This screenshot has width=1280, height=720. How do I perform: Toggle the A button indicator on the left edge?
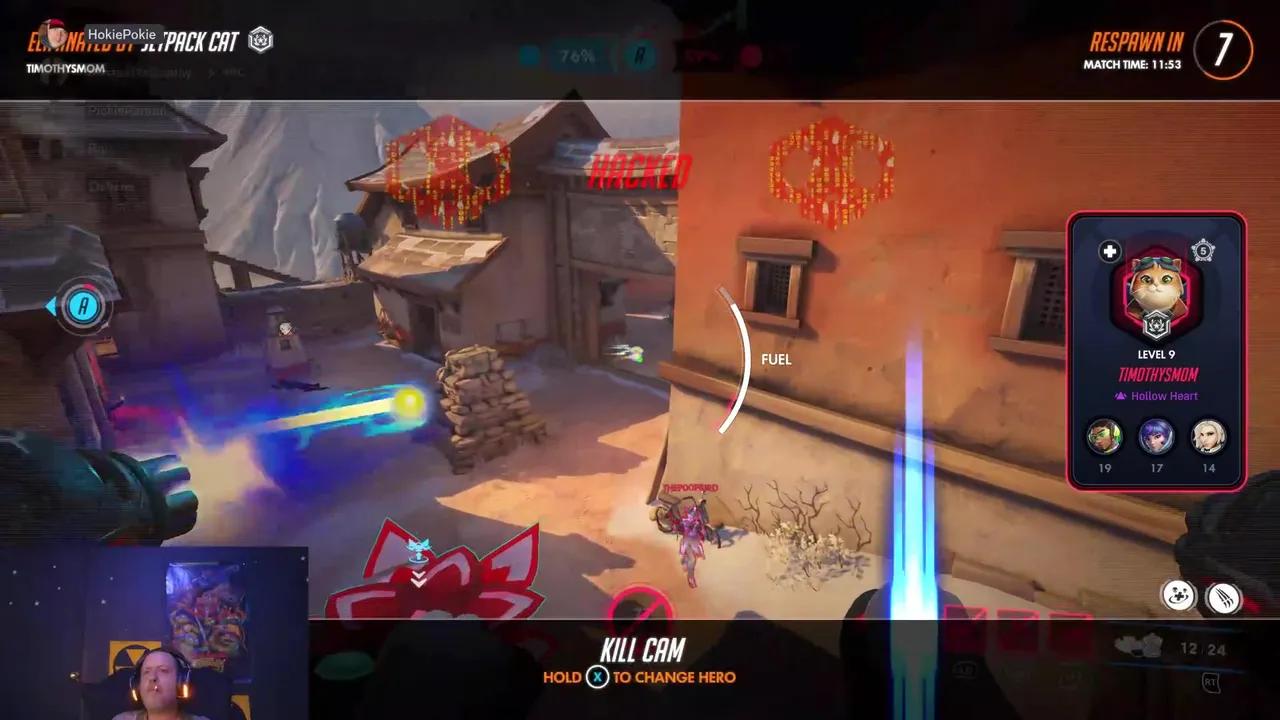point(84,307)
